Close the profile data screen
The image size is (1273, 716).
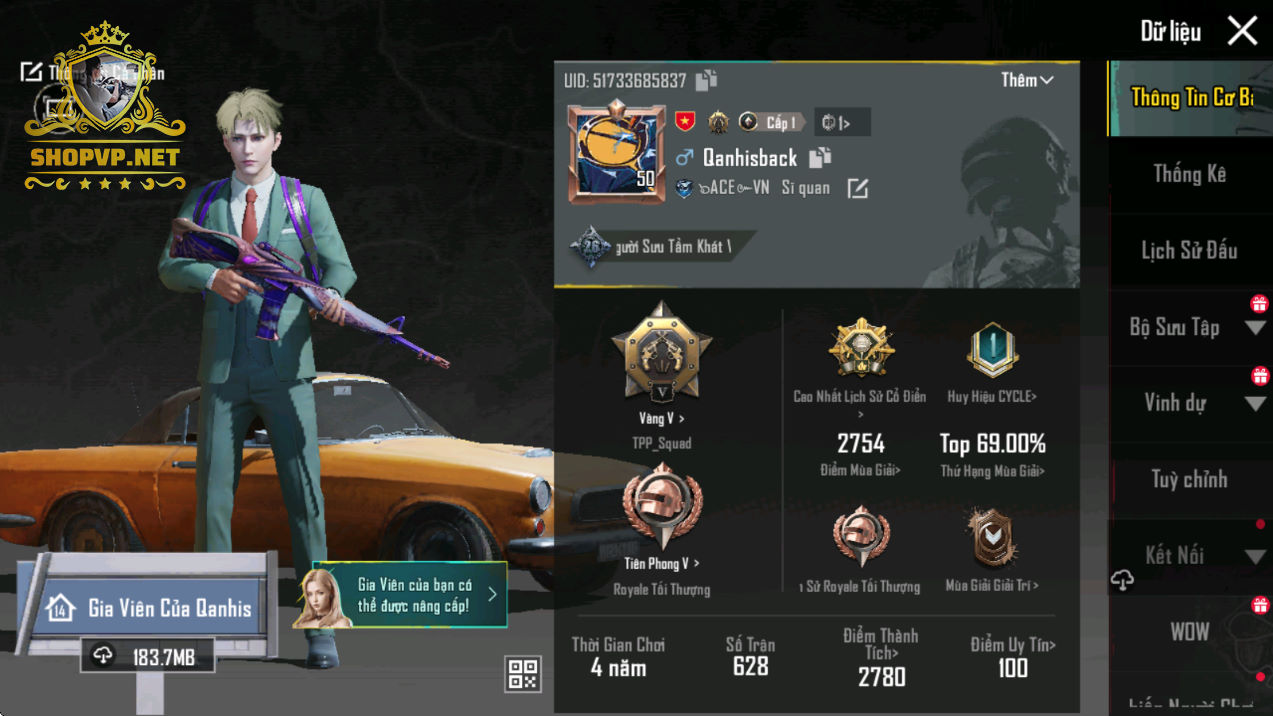click(1242, 31)
